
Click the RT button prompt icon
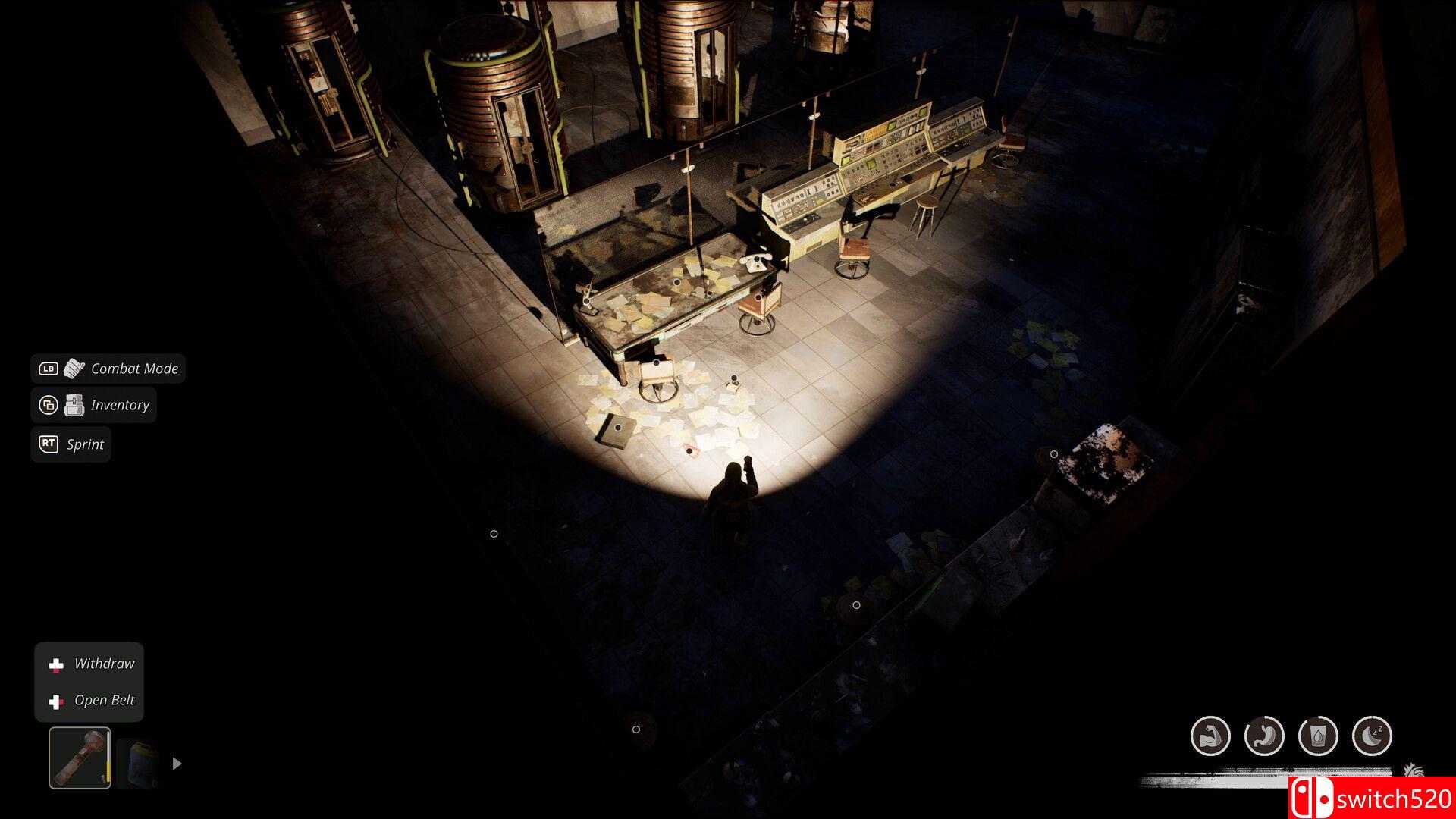(x=49, y=444)
